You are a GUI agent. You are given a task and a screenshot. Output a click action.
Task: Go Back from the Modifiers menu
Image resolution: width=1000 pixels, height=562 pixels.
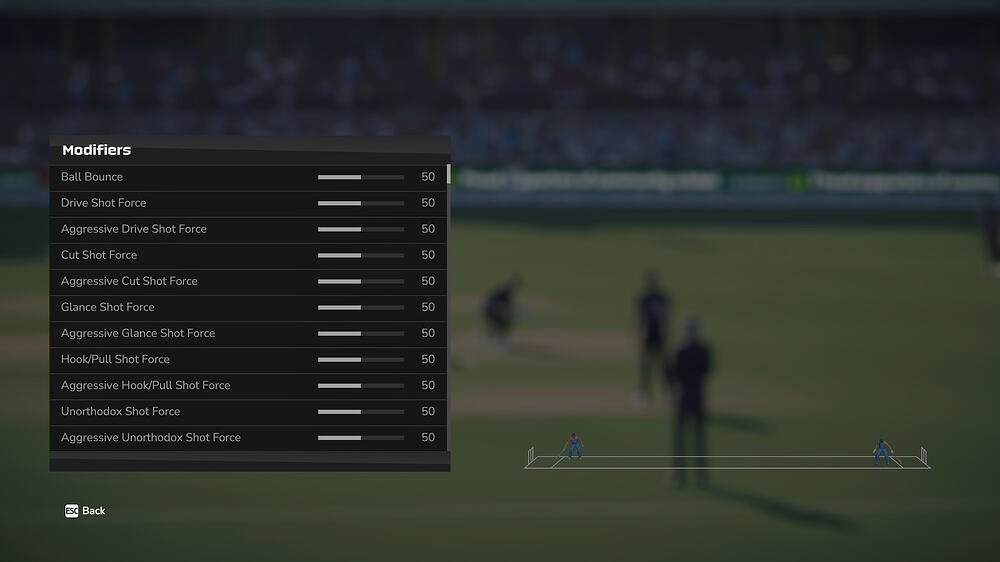(85, 511)
